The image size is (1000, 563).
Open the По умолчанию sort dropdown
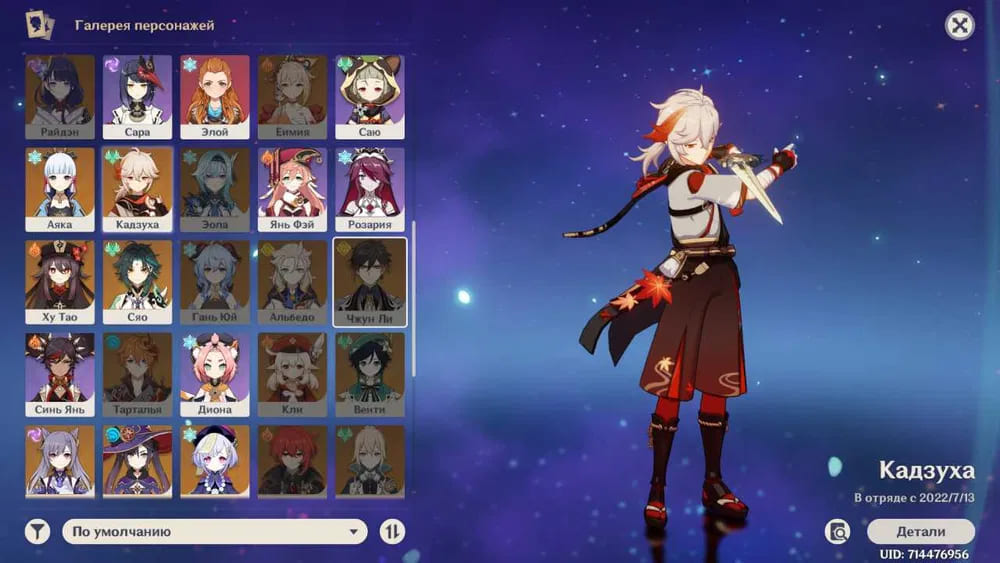click(215, 532)
